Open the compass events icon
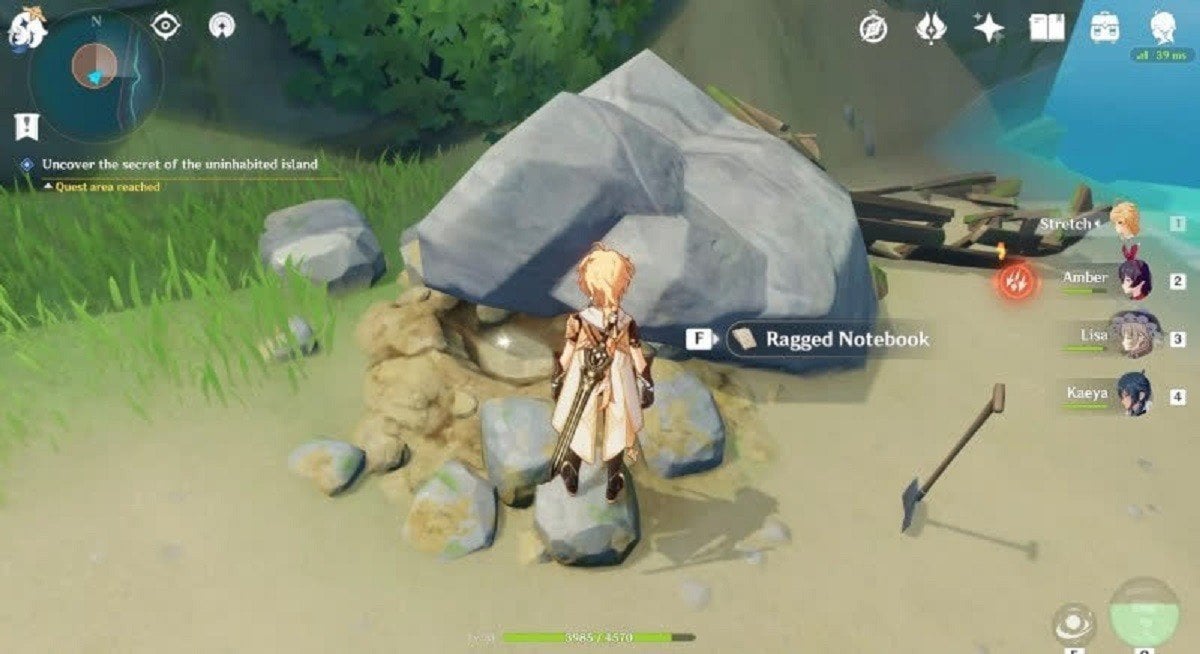 (873, 29)
